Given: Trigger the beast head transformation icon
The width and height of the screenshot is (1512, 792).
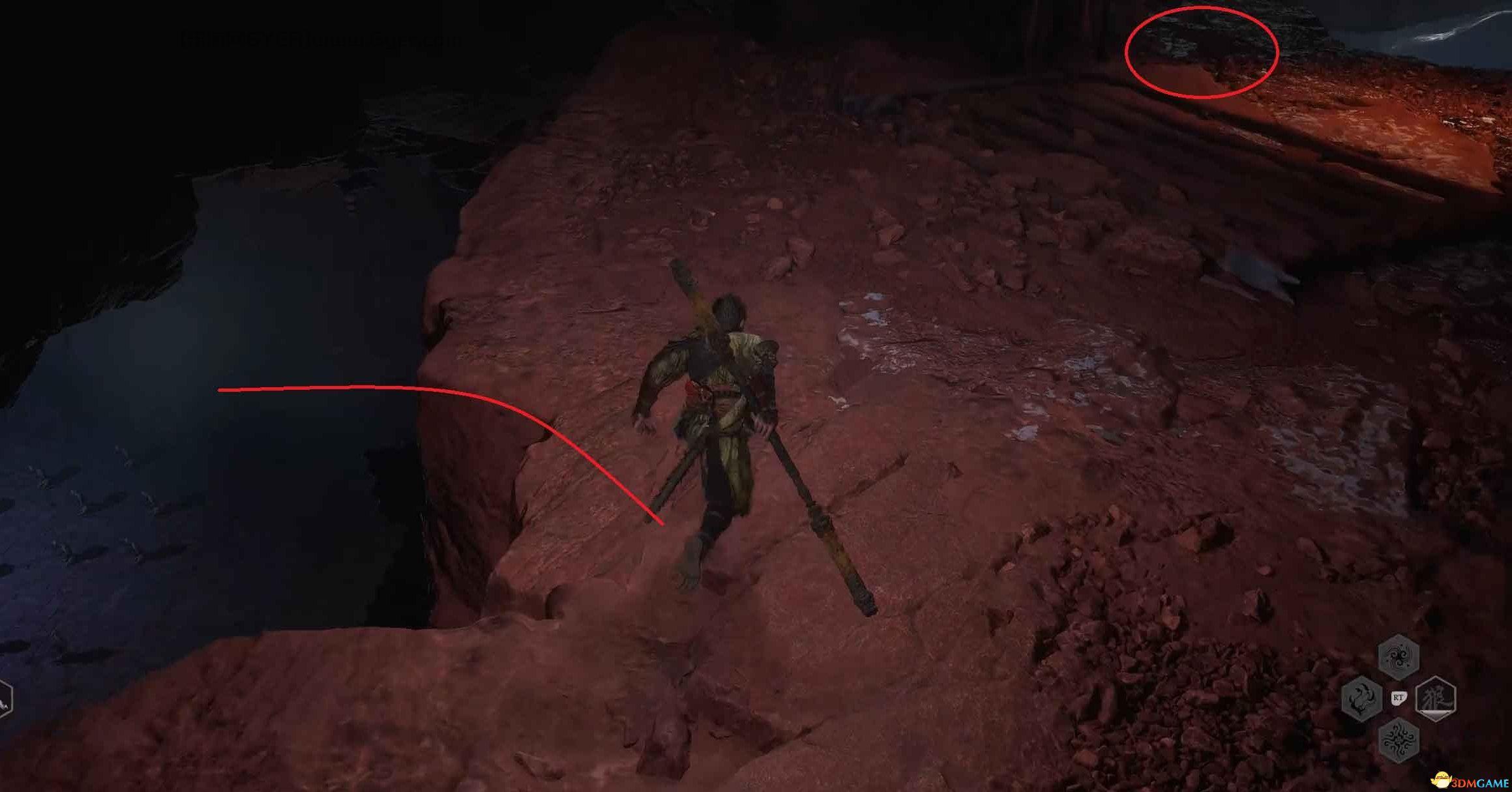Looking at the screenshot, I should (1362, 698).
